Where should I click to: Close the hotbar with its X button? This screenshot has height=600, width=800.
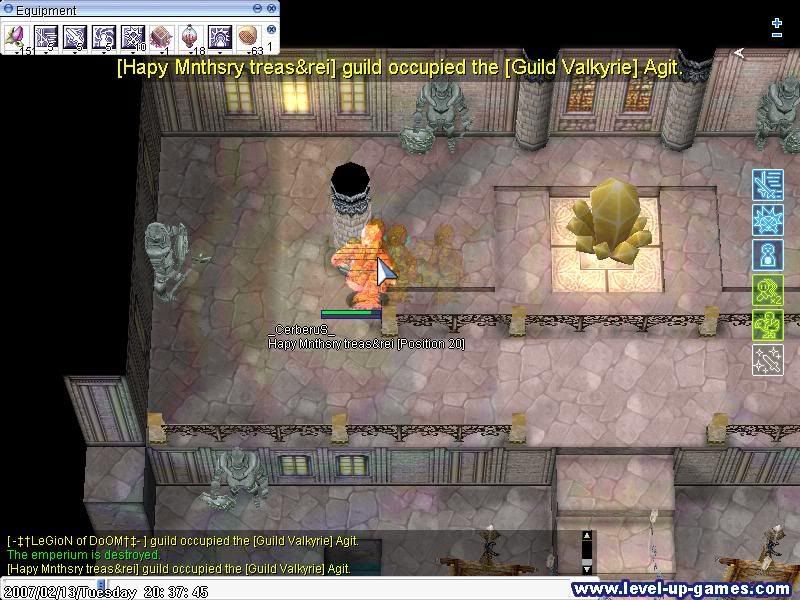[271, 31]
